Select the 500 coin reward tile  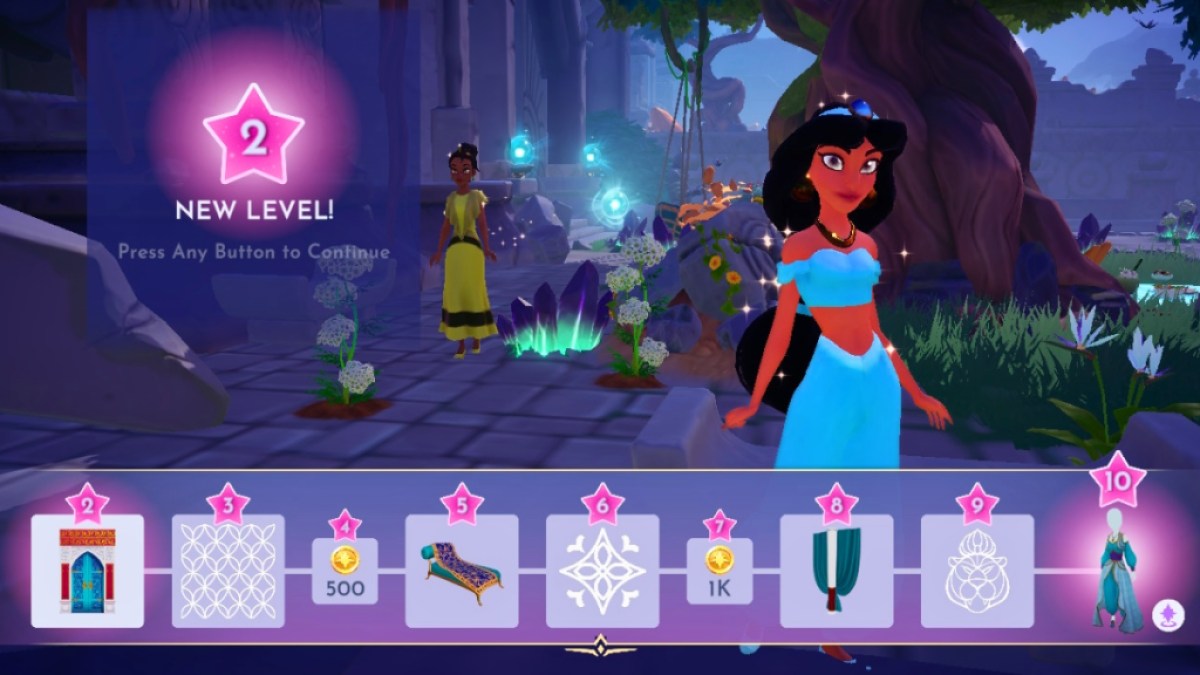pyautogui.click(x=345, y=572)
